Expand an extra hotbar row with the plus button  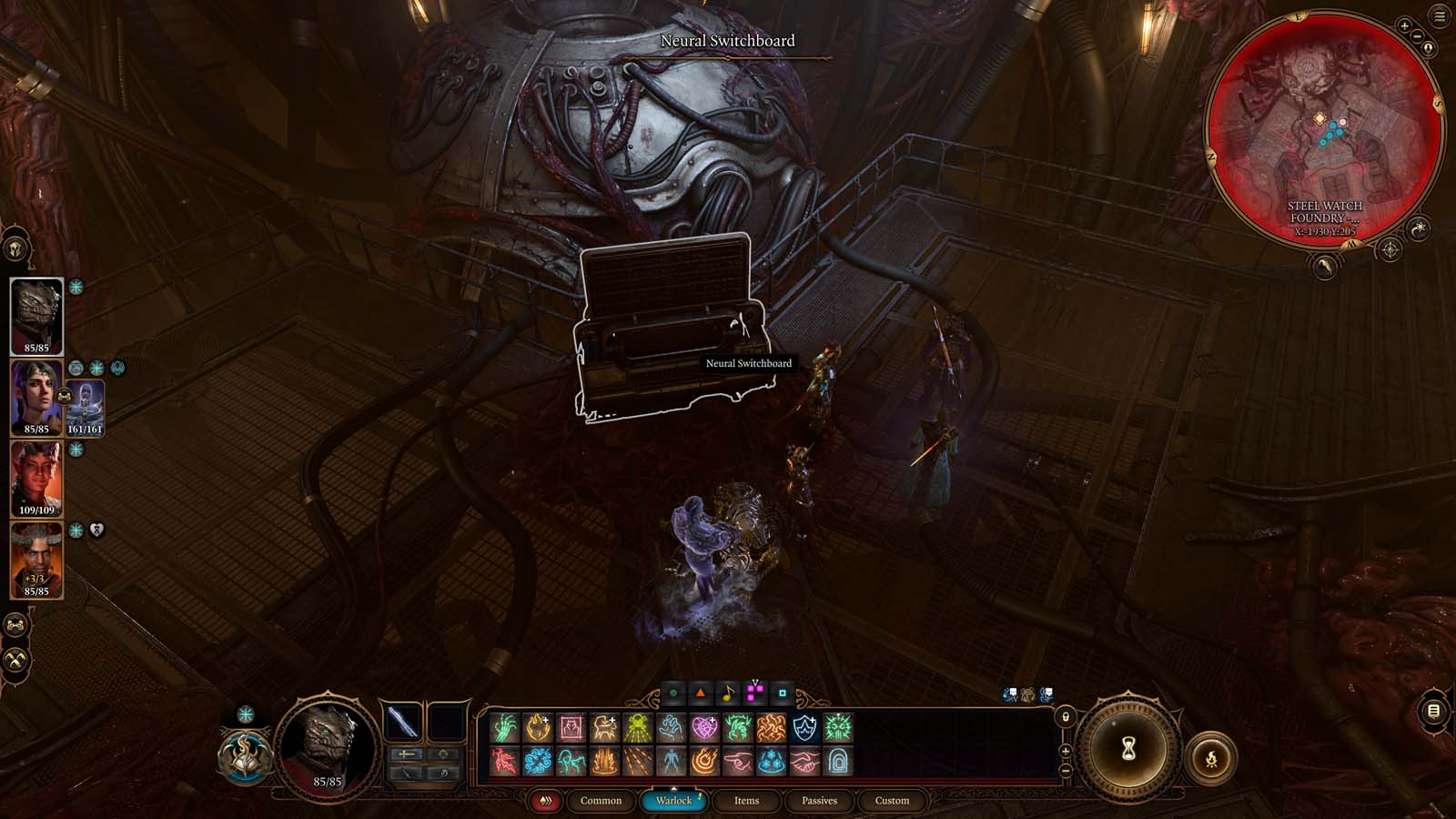click(1065, 752)
